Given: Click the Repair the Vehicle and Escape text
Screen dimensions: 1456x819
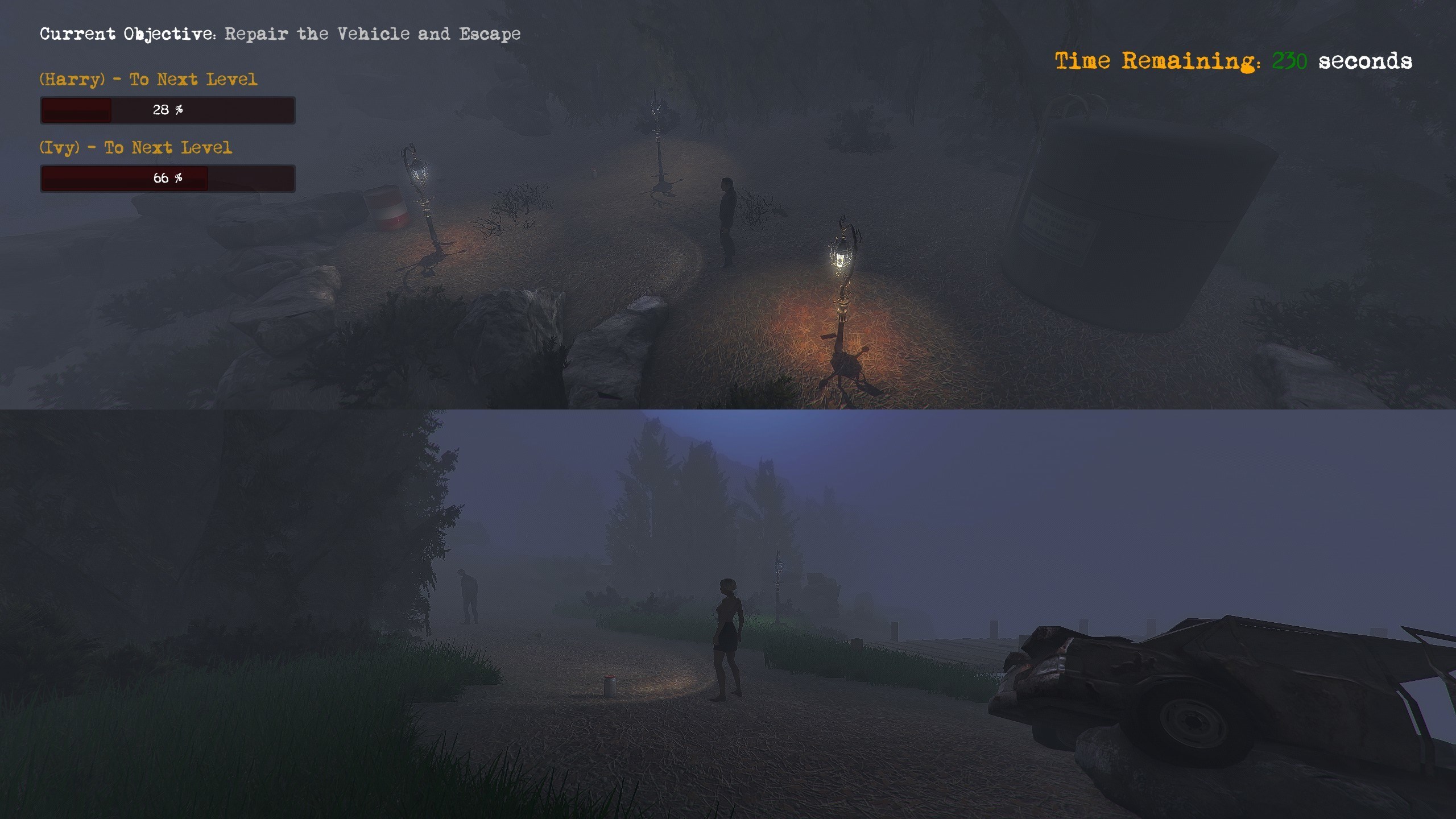Looking at the screenshot, I should [x=373, y=34].
